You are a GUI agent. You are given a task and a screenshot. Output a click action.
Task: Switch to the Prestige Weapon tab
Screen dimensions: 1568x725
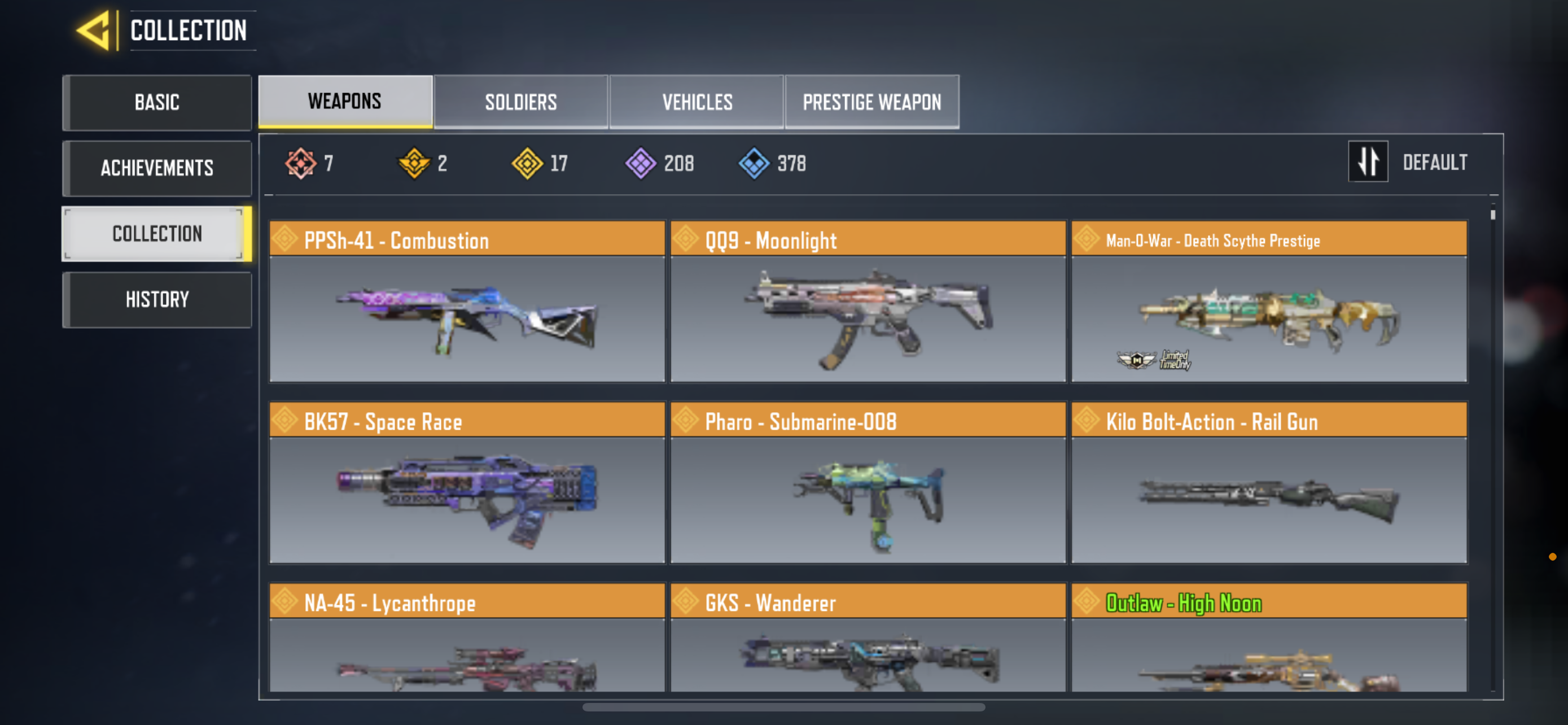pos(872,102)
